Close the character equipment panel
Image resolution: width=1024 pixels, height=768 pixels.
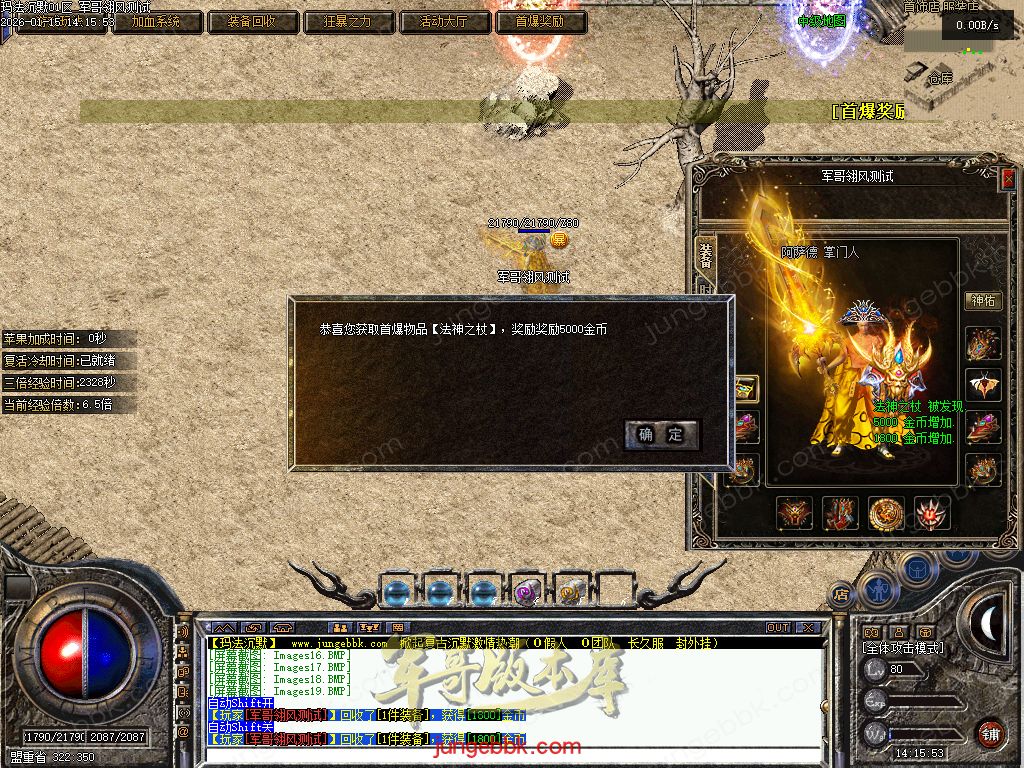click(x=1007, y=178)
